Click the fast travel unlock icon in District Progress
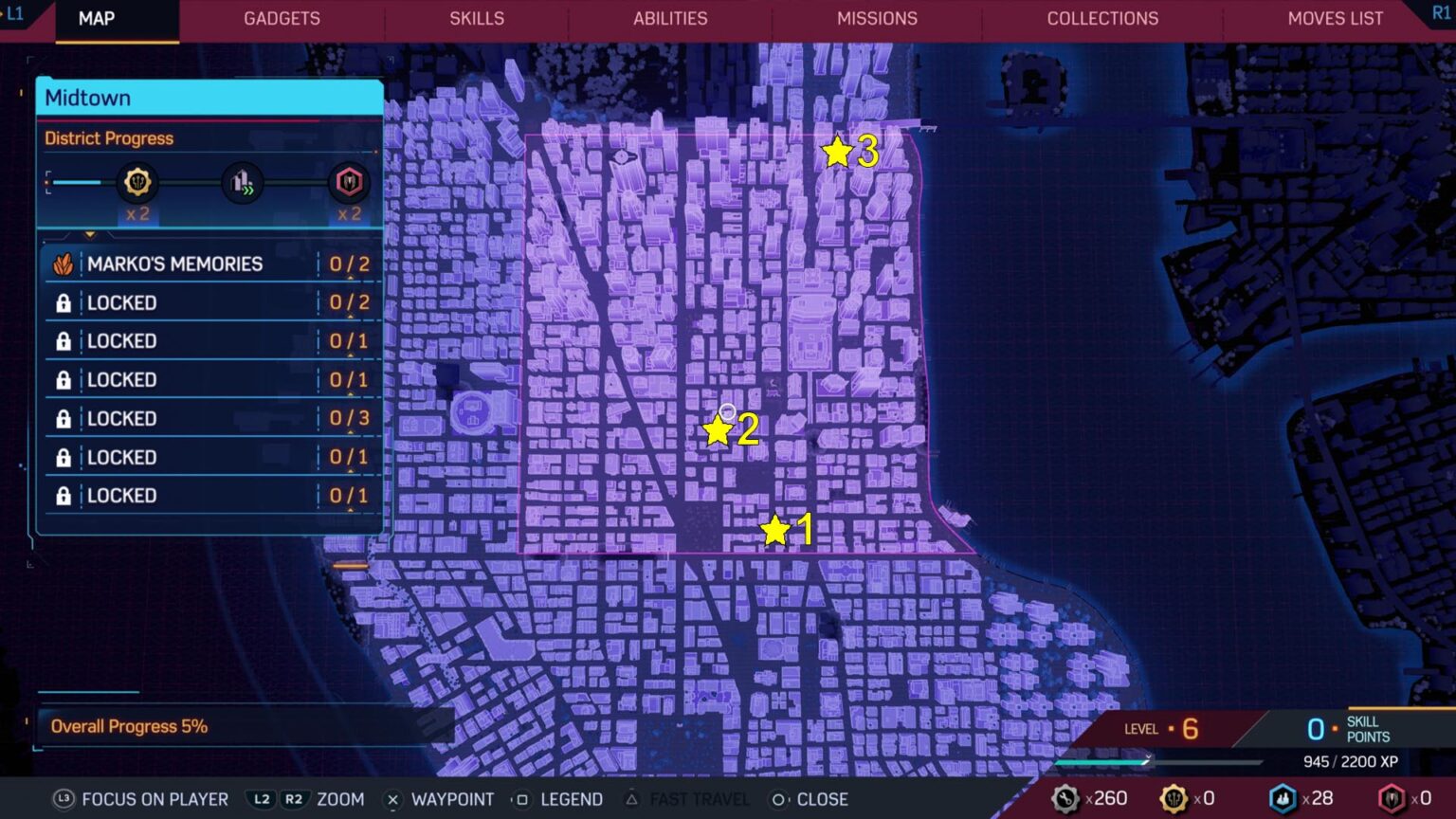 [x=242, y=182]
